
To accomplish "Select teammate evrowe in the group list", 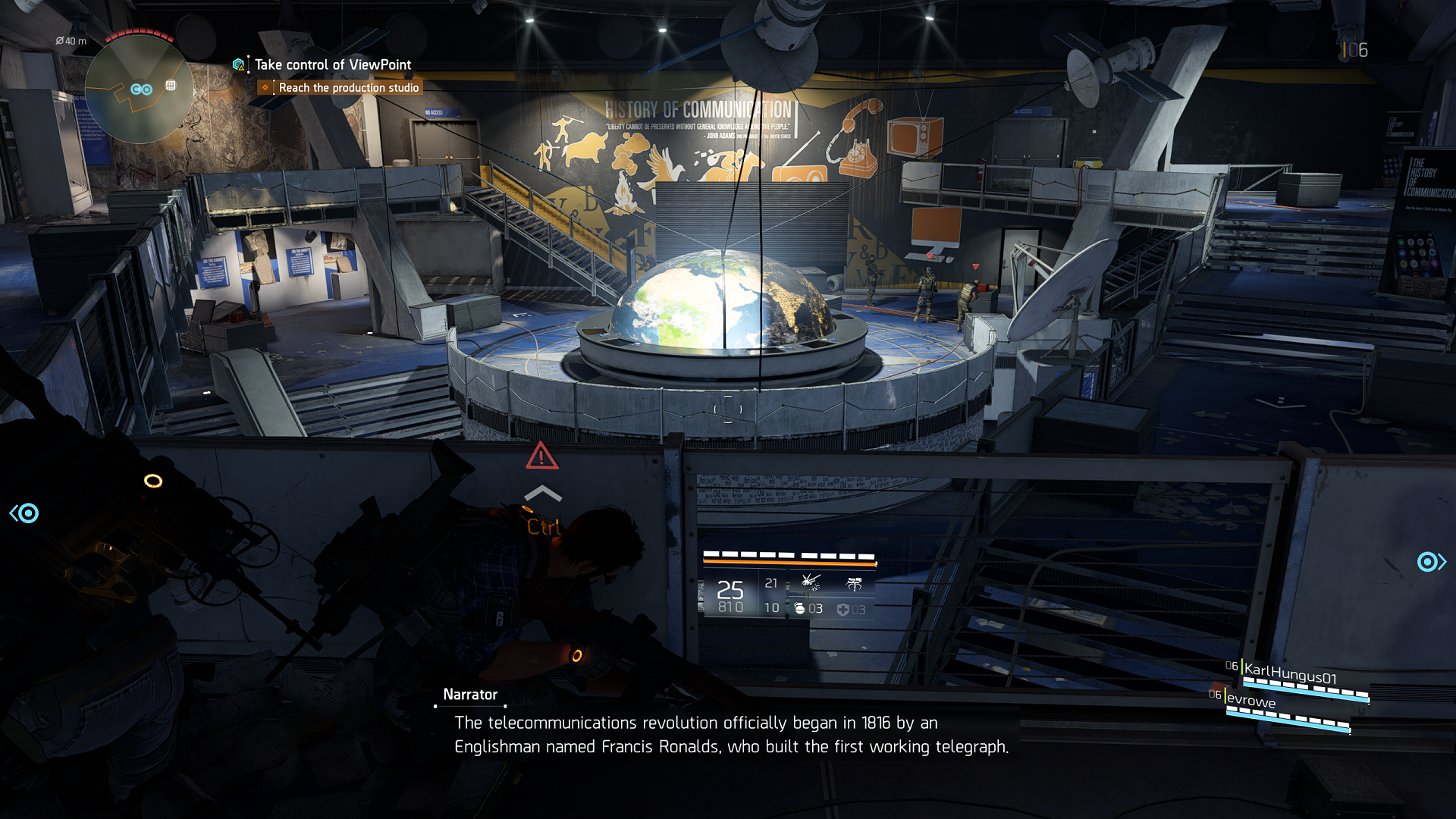I will [1250, 701].
